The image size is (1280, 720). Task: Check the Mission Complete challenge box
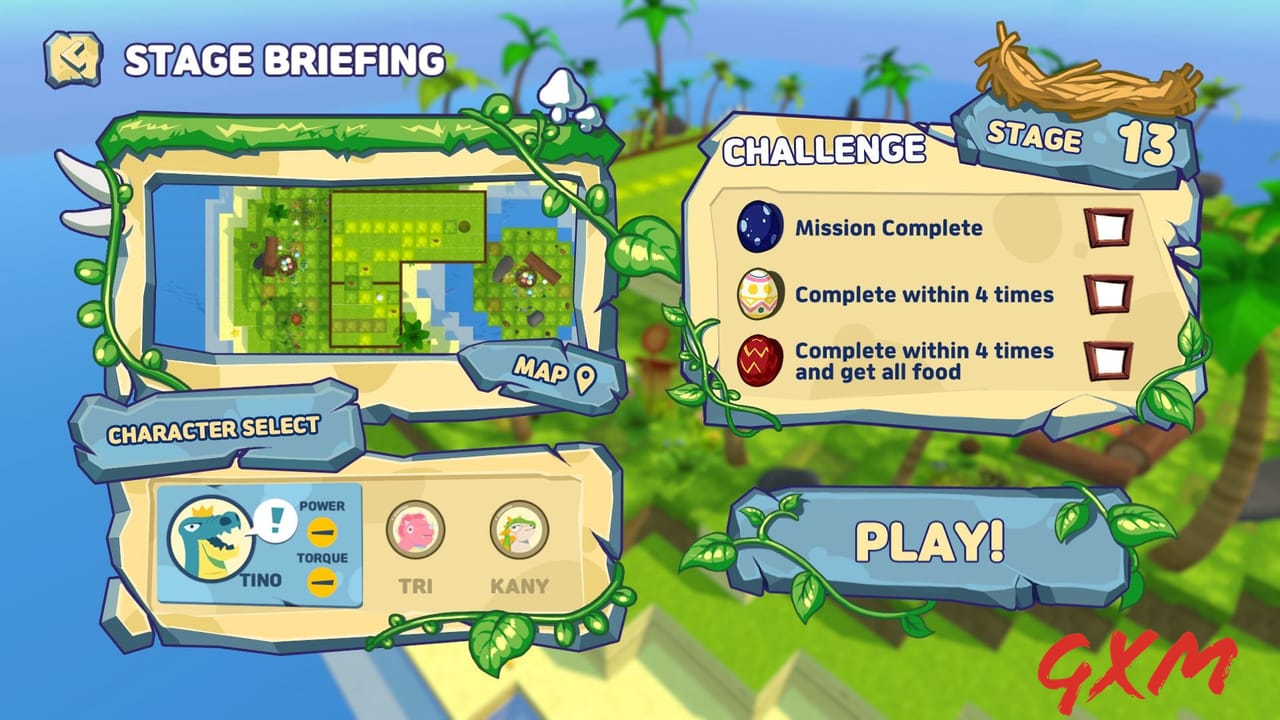[x=1106, y=227]
